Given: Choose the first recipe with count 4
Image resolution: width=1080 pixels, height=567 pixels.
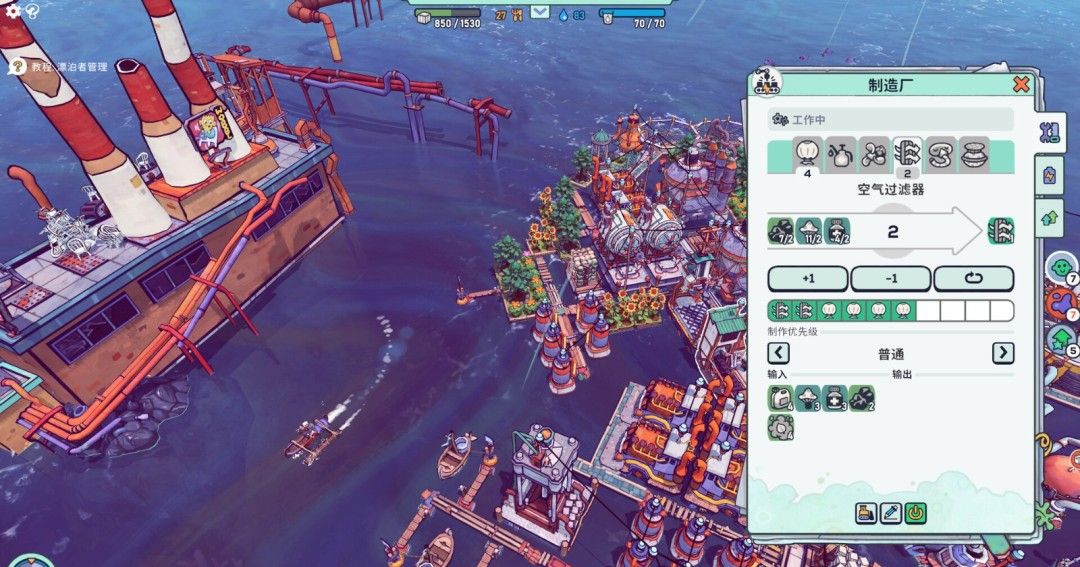Looking at the screenshot, I should pyautogui.click(x=807, y=154).
